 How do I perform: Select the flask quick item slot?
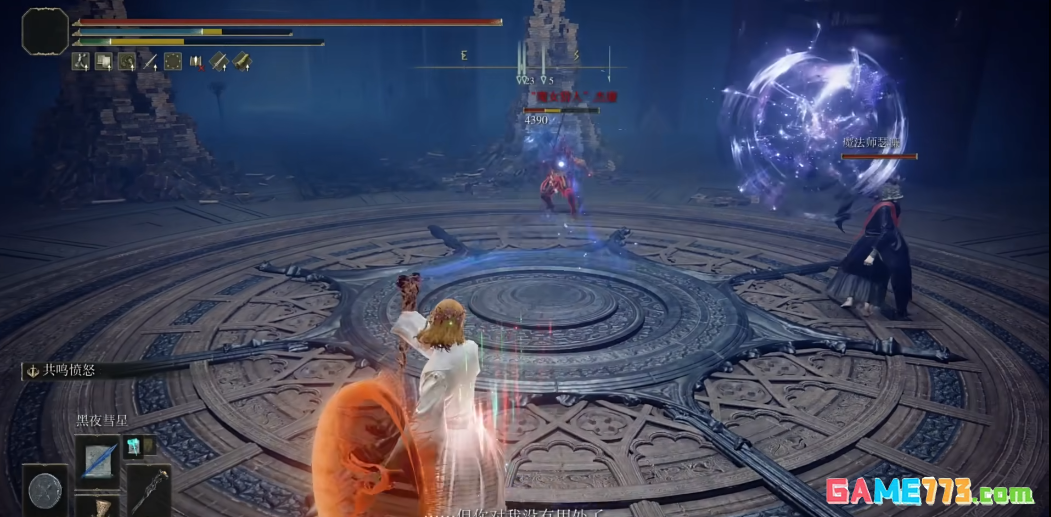coord(97,507)
